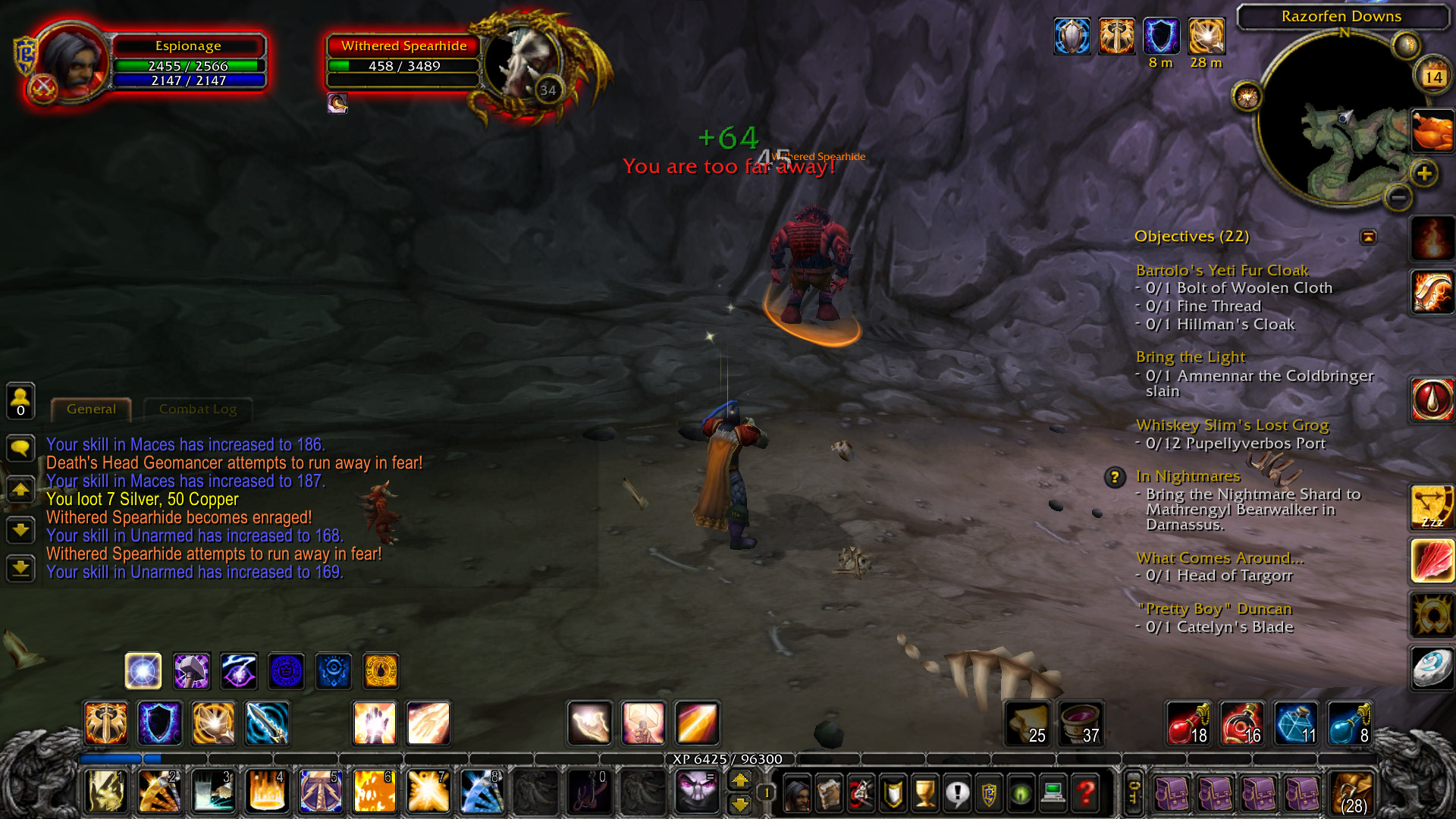
Task: Switch to the Combat Log tab
Action: [196, 409]
